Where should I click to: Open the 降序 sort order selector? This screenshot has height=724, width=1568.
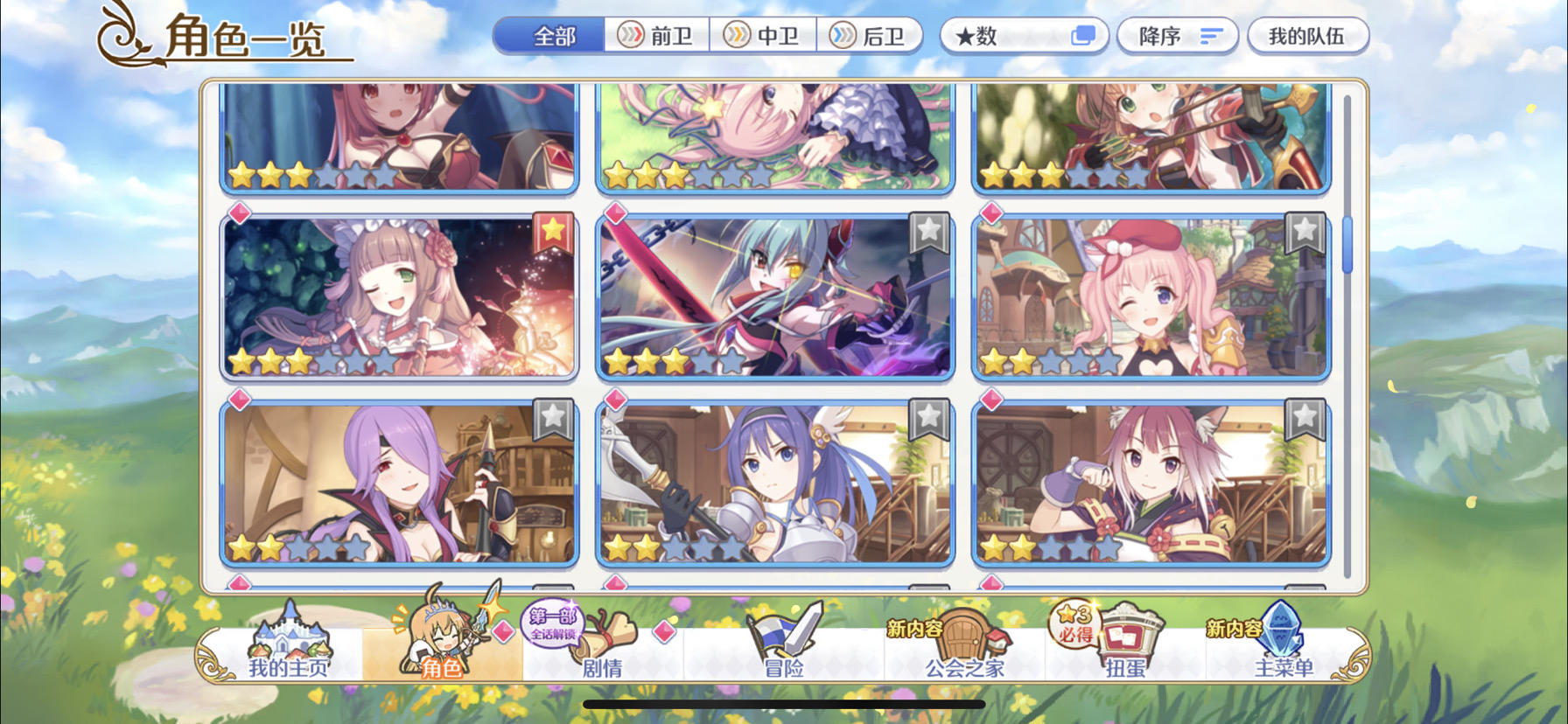1177,35
